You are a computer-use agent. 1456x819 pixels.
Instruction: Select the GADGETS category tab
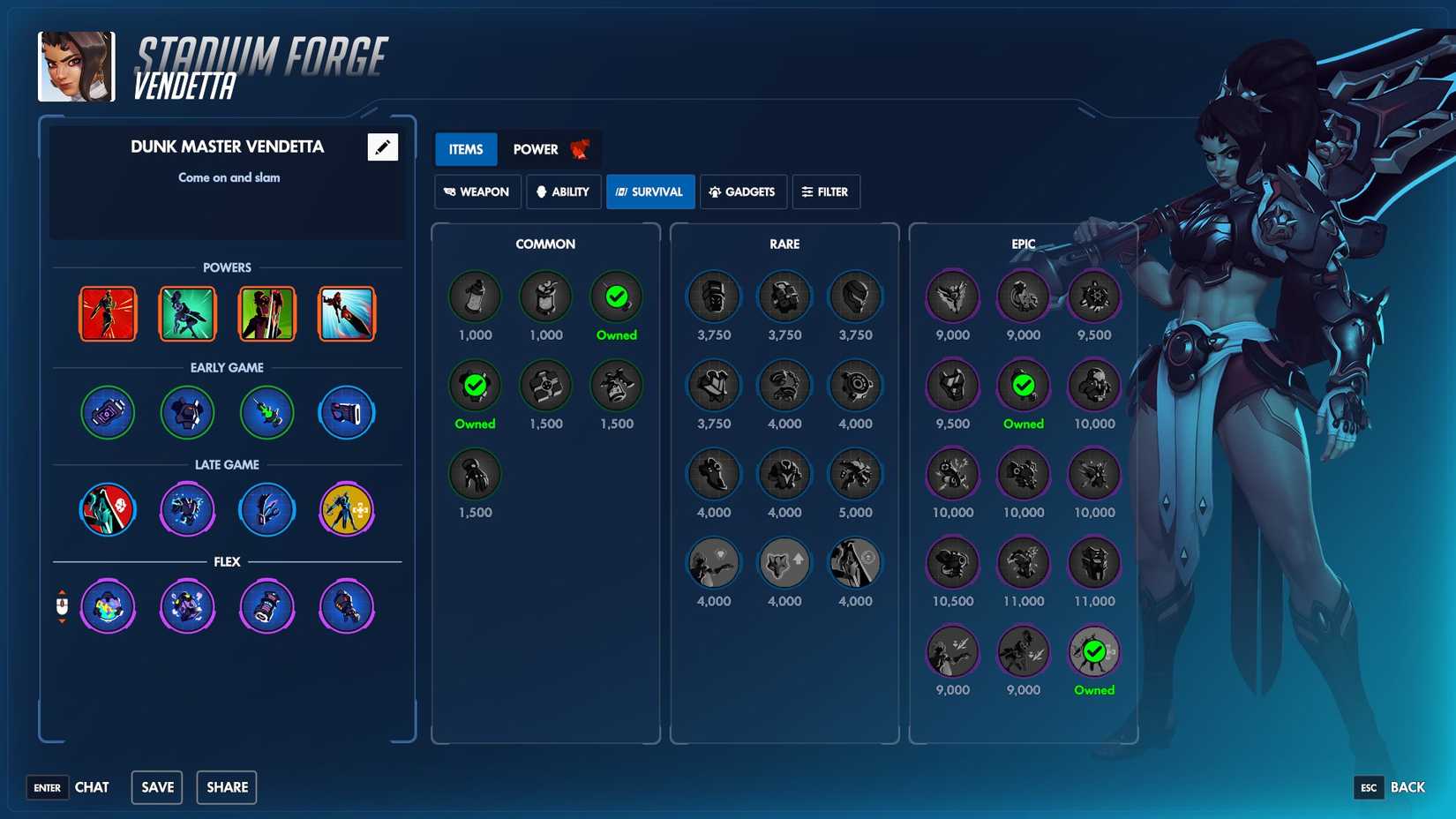pyautogui.click(x=743, y=192)
